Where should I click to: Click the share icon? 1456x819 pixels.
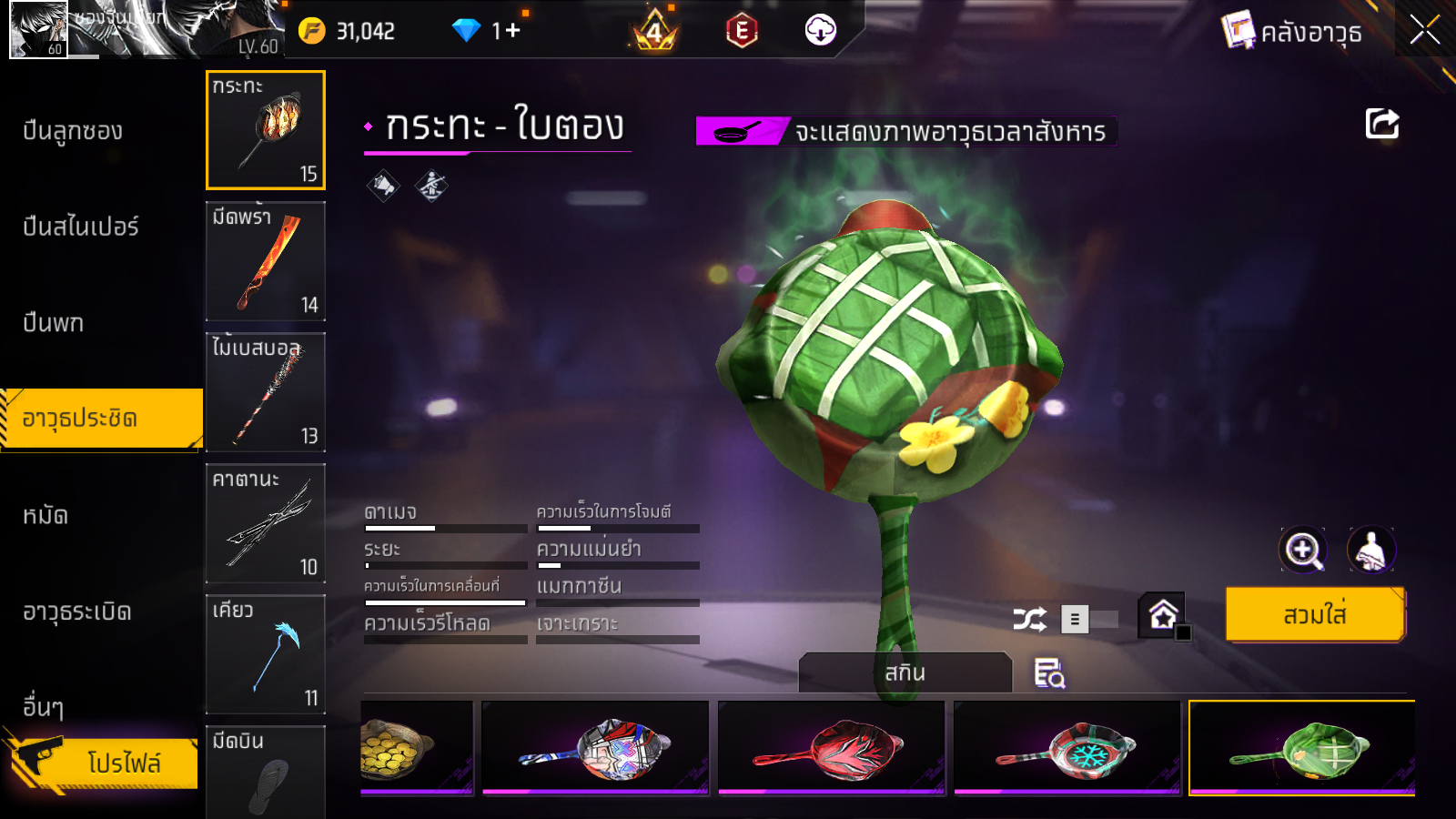(x=1381, y=124)
